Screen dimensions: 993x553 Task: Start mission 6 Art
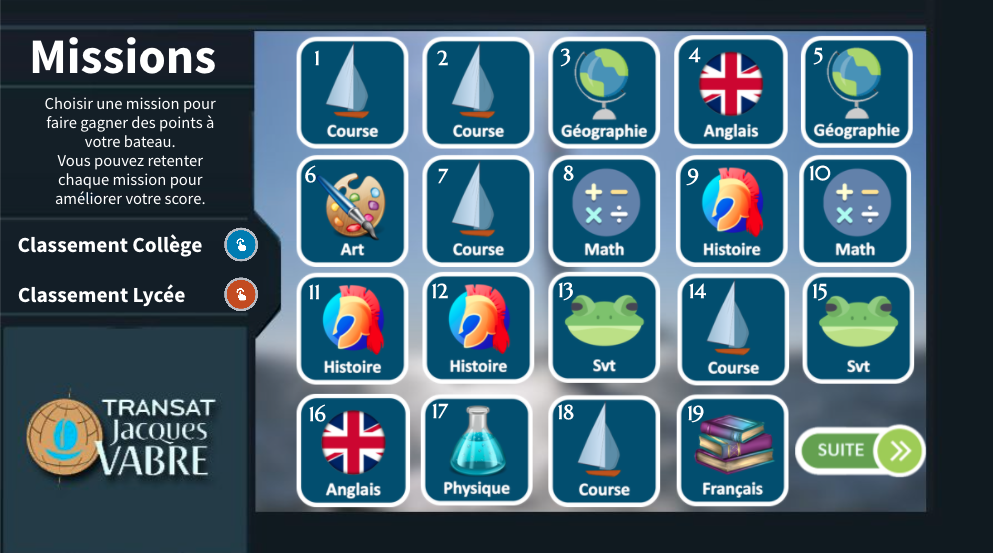(352, 211)
